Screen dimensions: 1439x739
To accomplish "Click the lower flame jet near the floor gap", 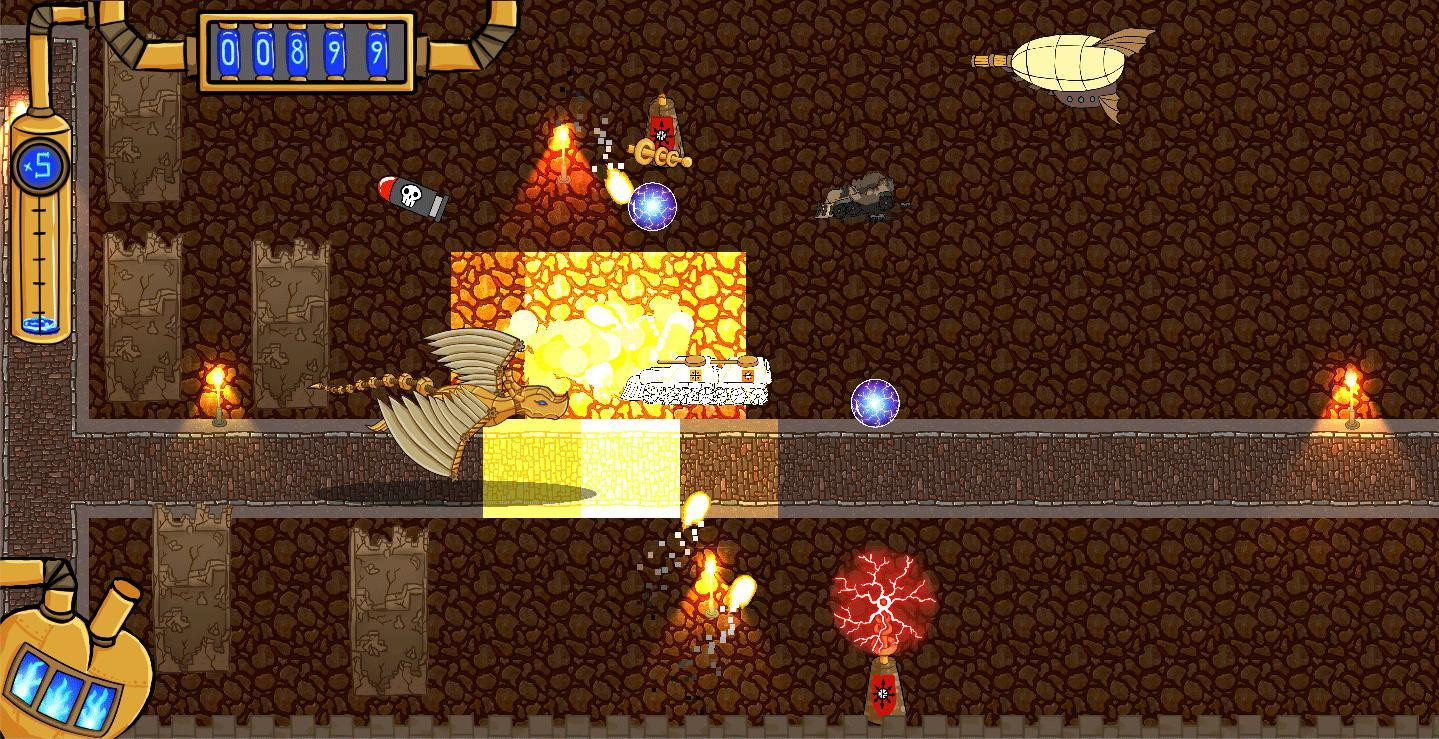I will pos(710,585).
